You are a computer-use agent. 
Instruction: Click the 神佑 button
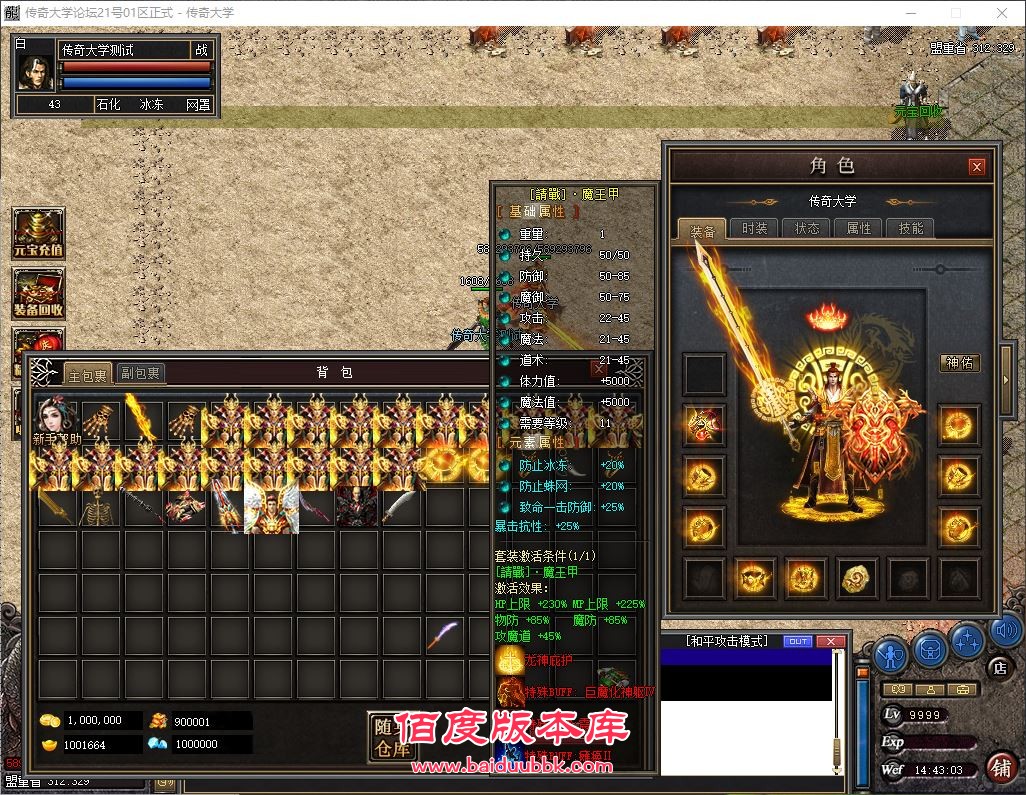[959, 363]
